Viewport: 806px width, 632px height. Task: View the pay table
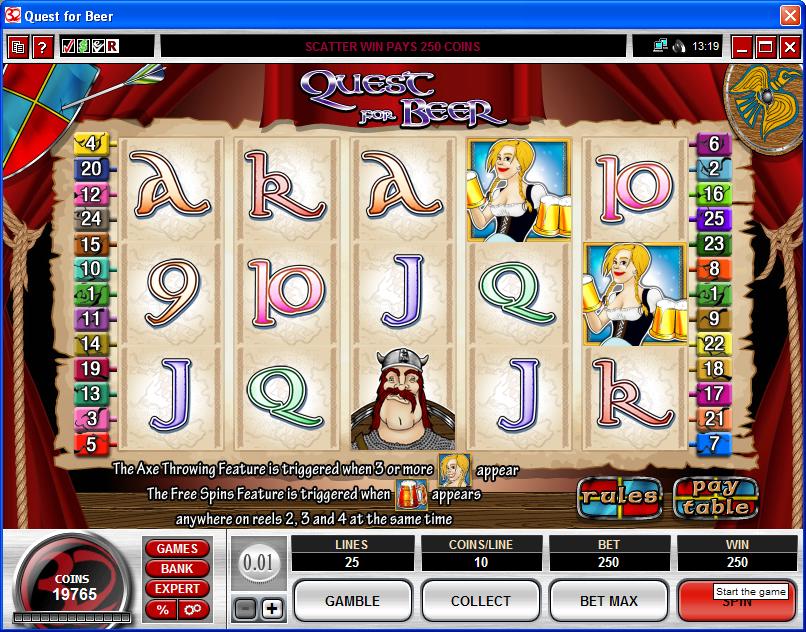[714, 496]
